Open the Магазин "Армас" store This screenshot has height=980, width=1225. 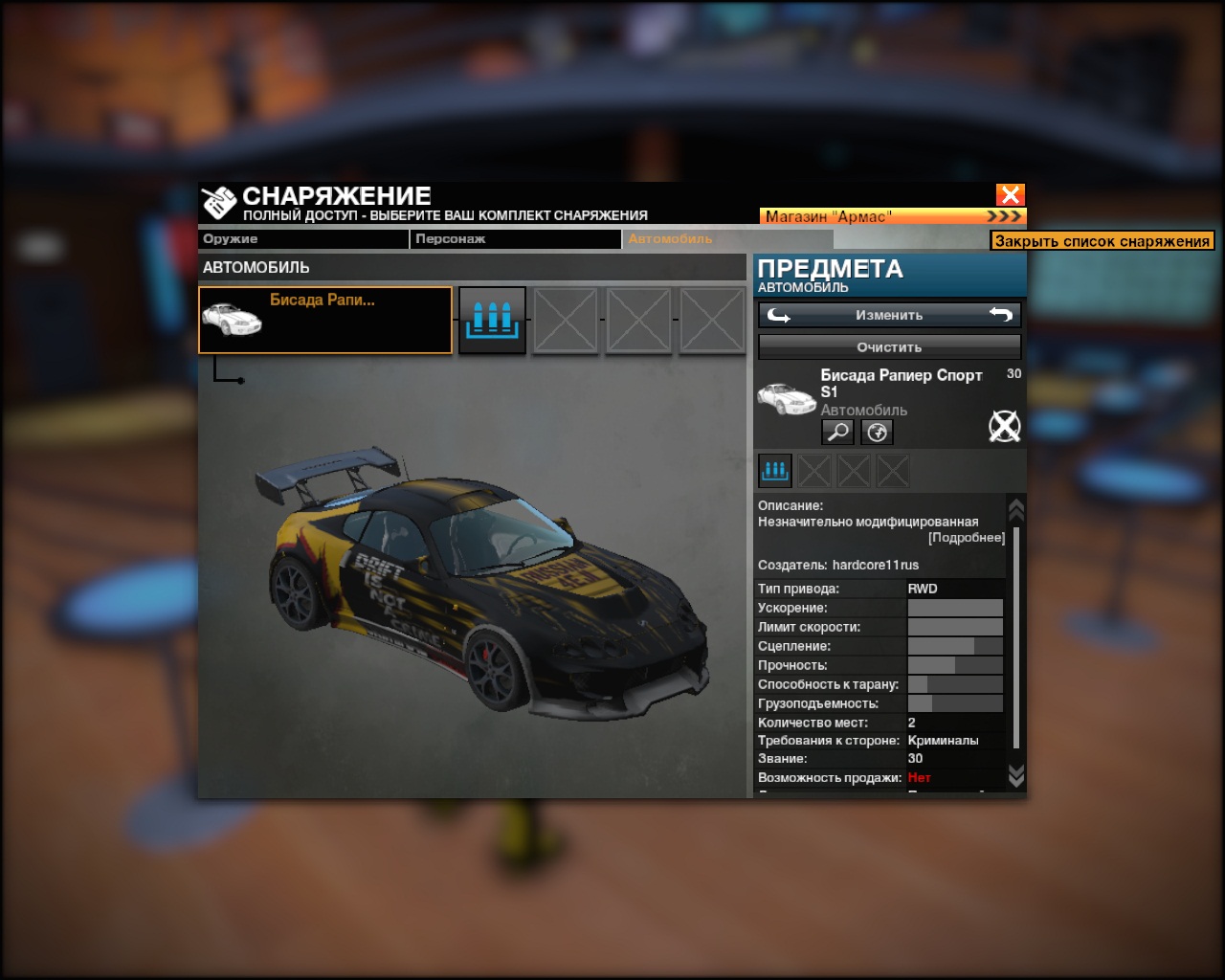pos(892,216)
